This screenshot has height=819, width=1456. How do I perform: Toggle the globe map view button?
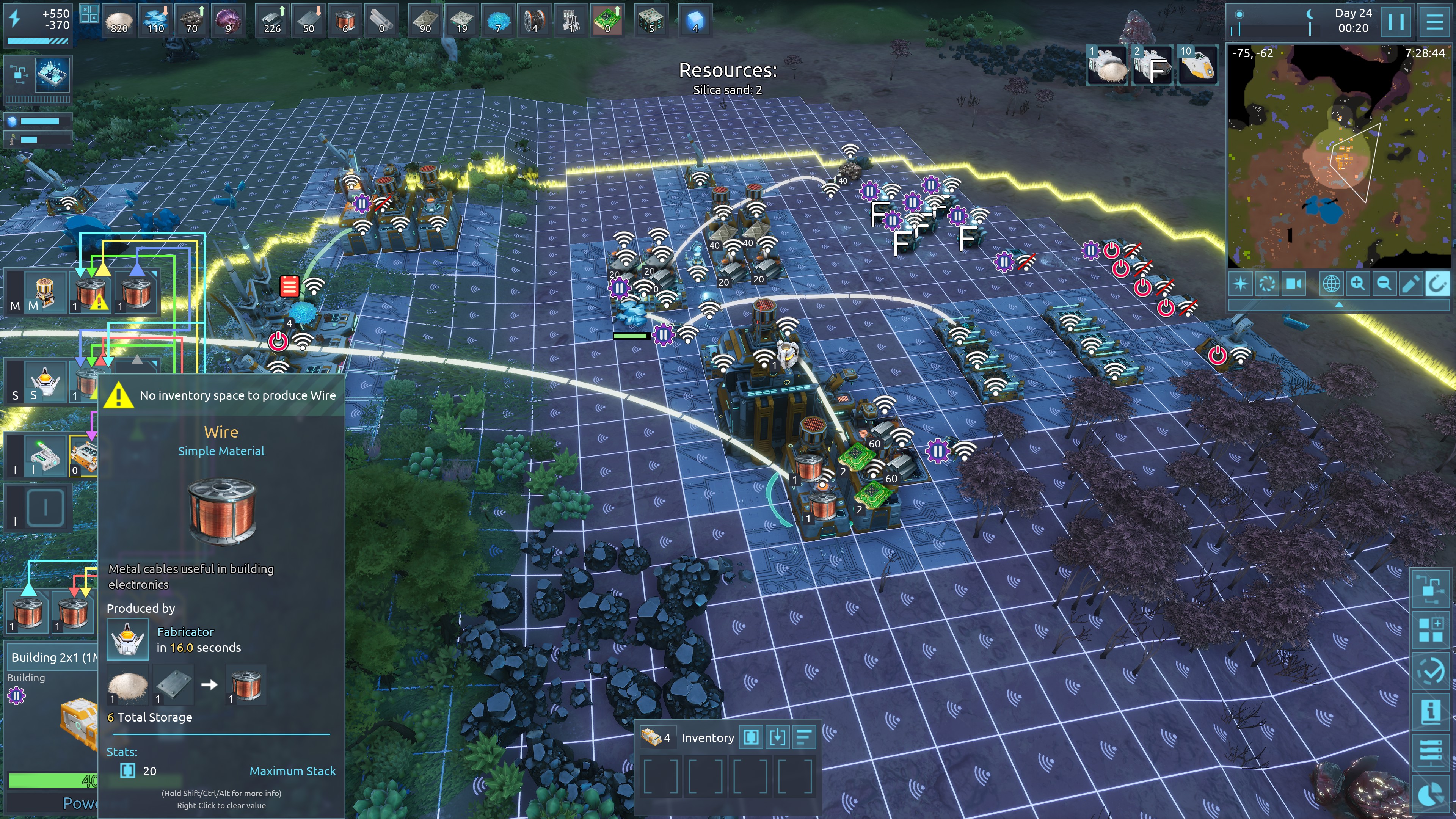tap(1331, 283)
